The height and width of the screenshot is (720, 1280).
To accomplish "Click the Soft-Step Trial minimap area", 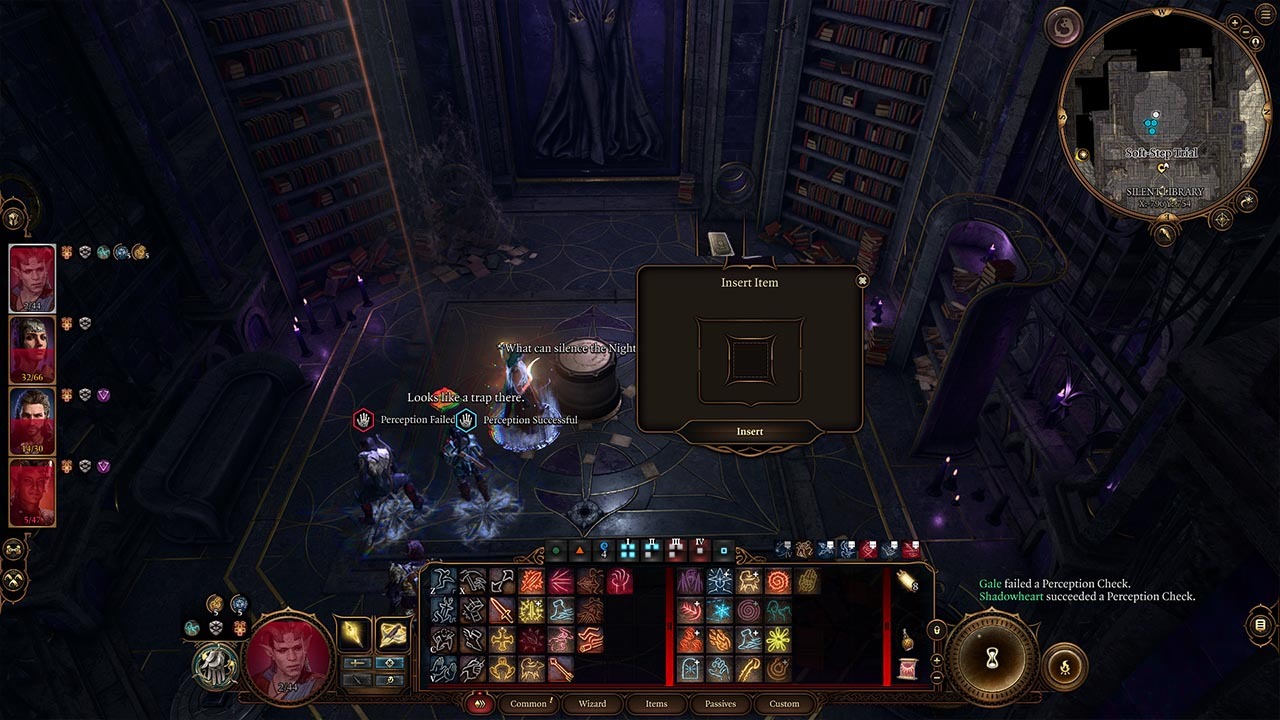I will click(x=1161, y=153).
